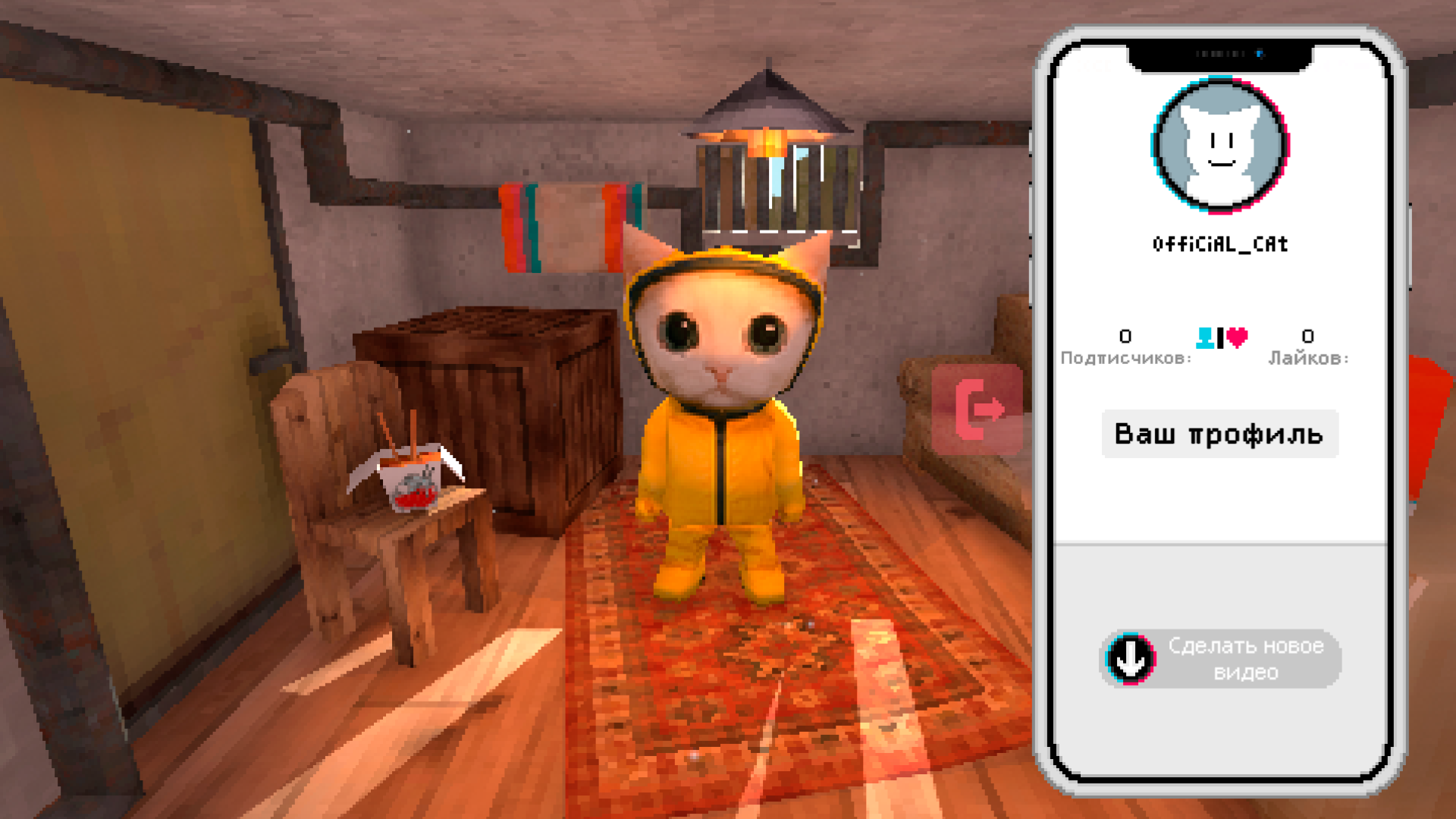This screenshot has width=1456, height=819.
Task: Click the blue icon in the phone notch area
Action: pyautogui.click(x=1261, y=53)
